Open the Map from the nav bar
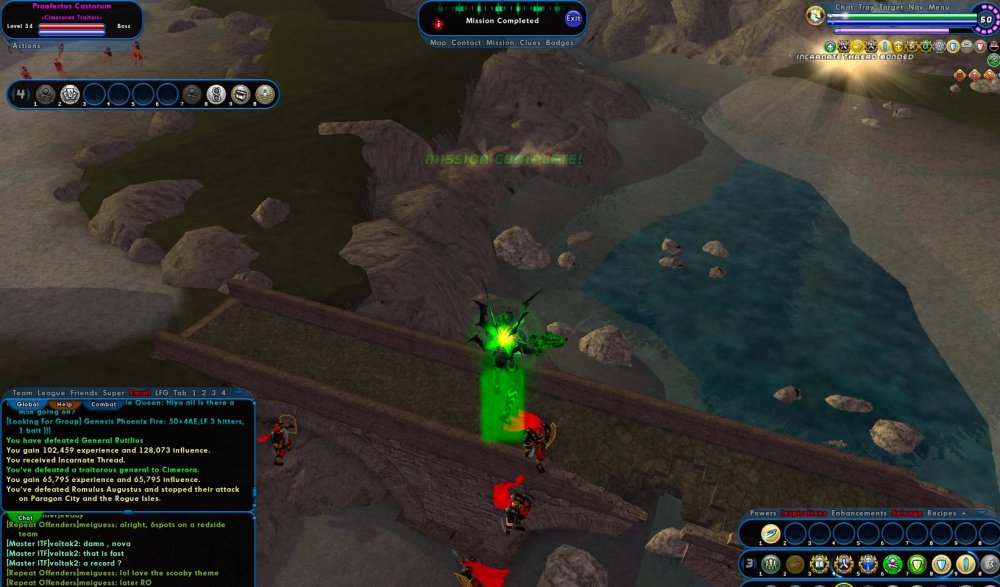This screenshot has width=1000, height=587. 438,43
